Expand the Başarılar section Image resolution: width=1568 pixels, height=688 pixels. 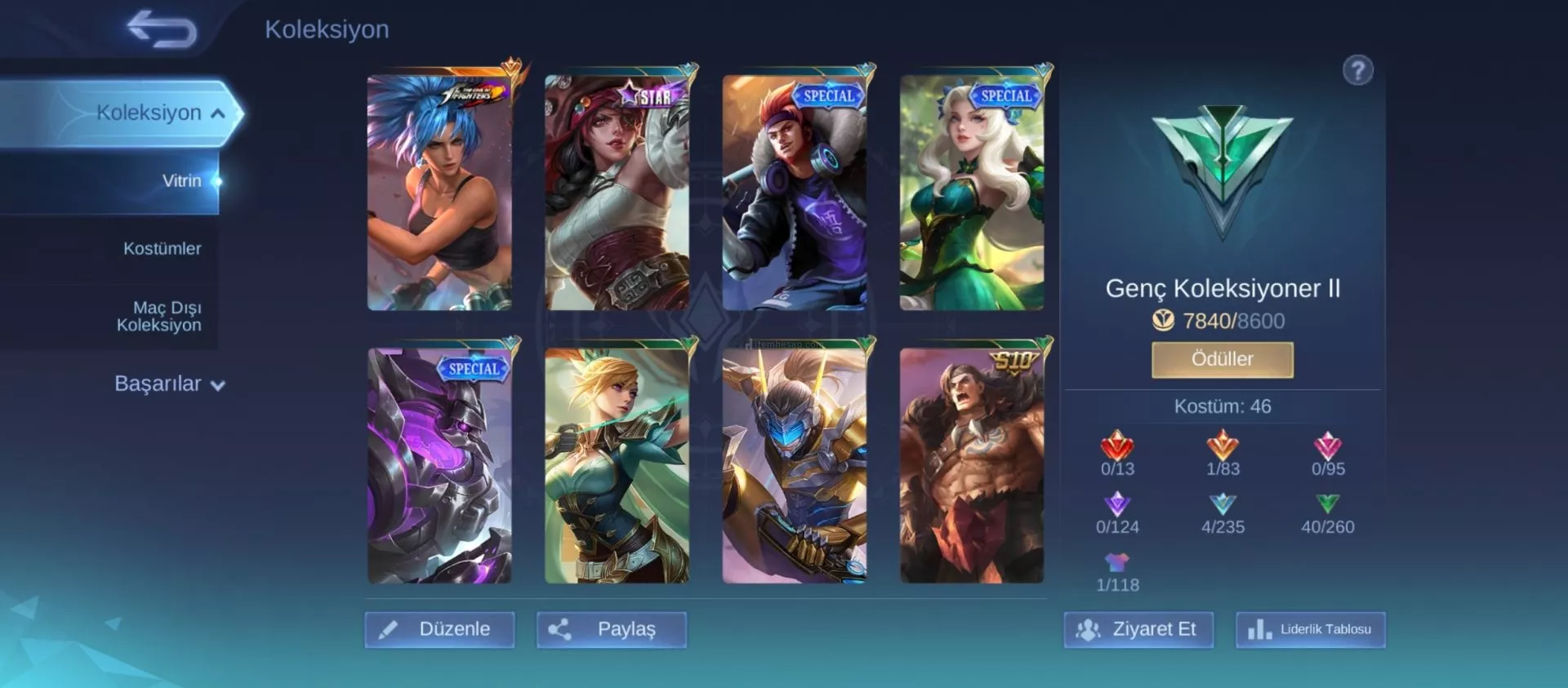(169, 384)
